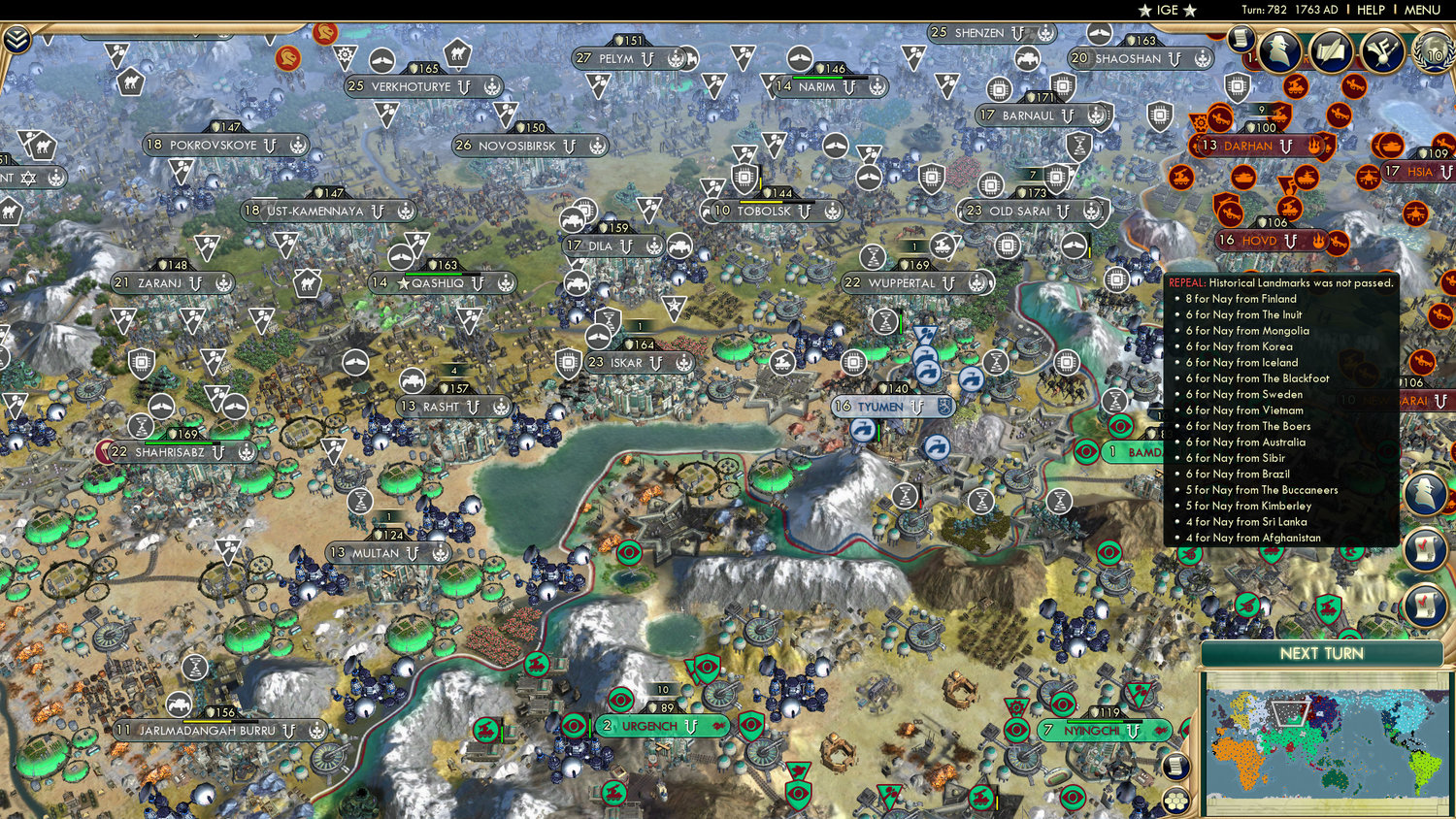Click the World Congress laurel icon showing 10
This screenshot has width=1456, height=819.
pos(1434,51)
